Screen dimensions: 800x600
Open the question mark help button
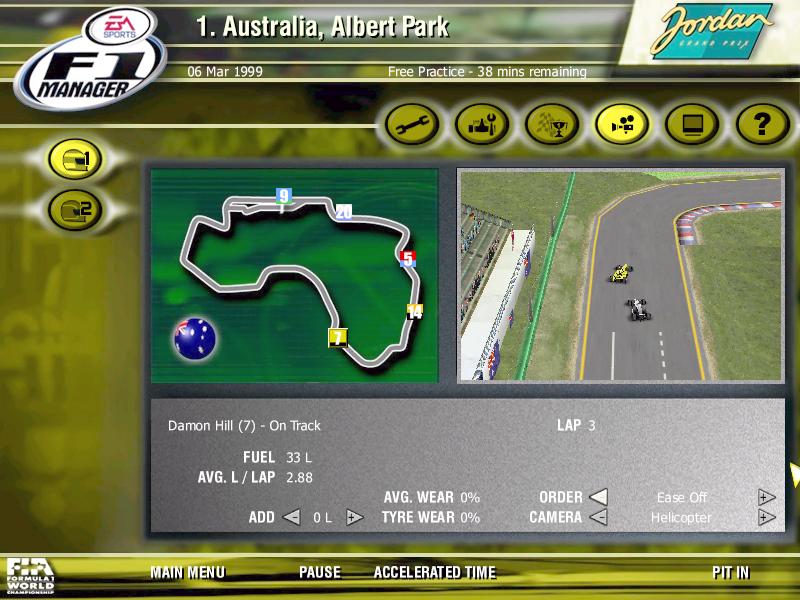[x=762, y=125]
